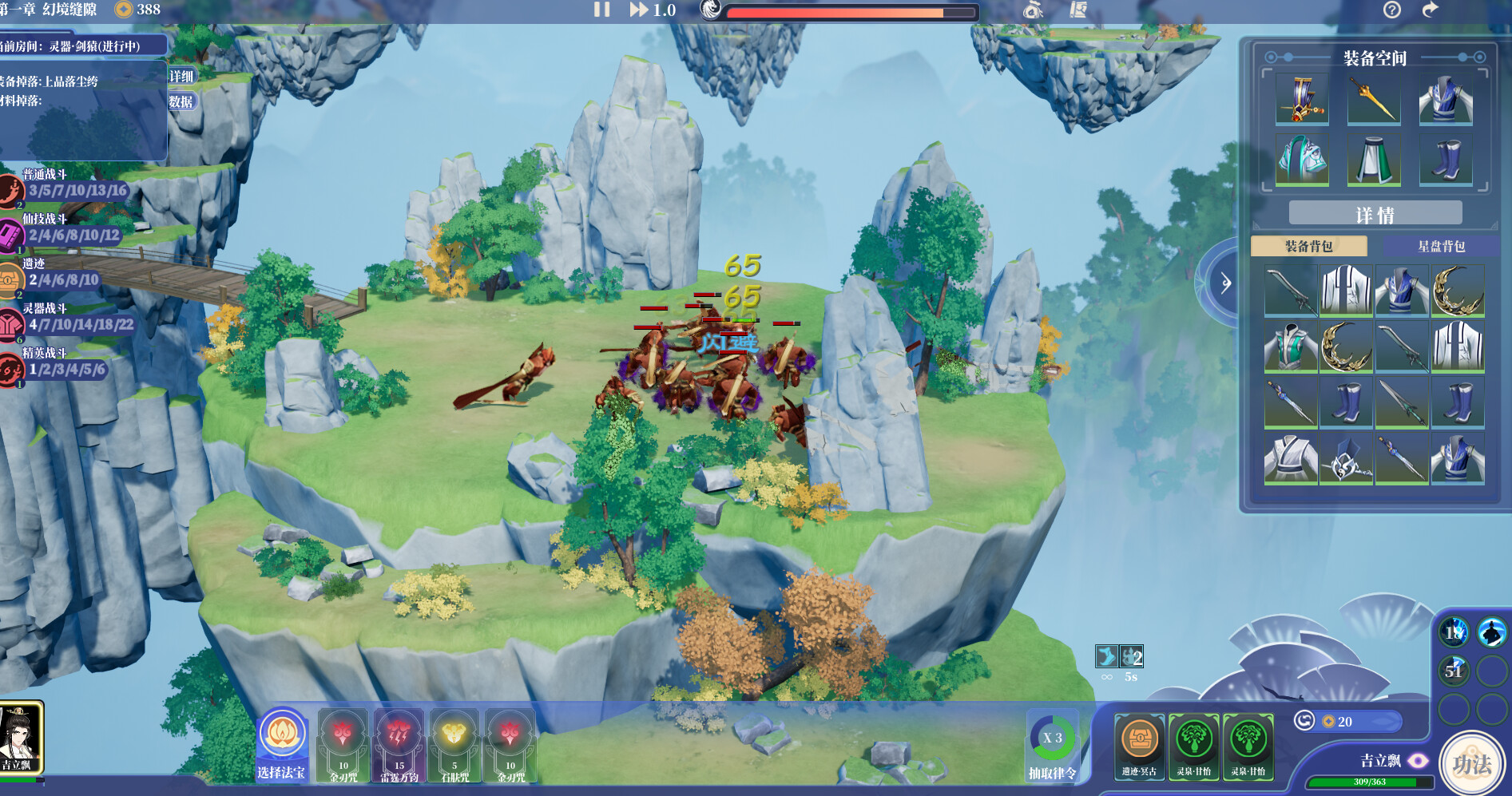Open equipment 详情 details
The height and width of the screenshot is (796, 1512).
pyautogui.click(x=1375, y=214)
